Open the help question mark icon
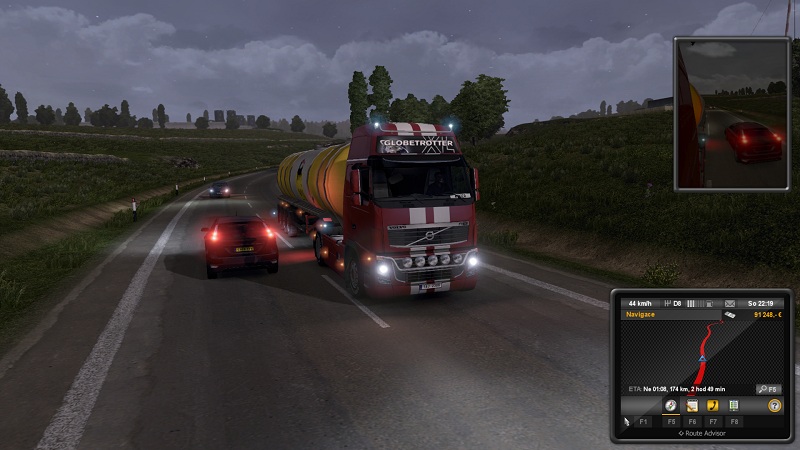The height and width of the screenshot is (450, 800). [774, 406]
